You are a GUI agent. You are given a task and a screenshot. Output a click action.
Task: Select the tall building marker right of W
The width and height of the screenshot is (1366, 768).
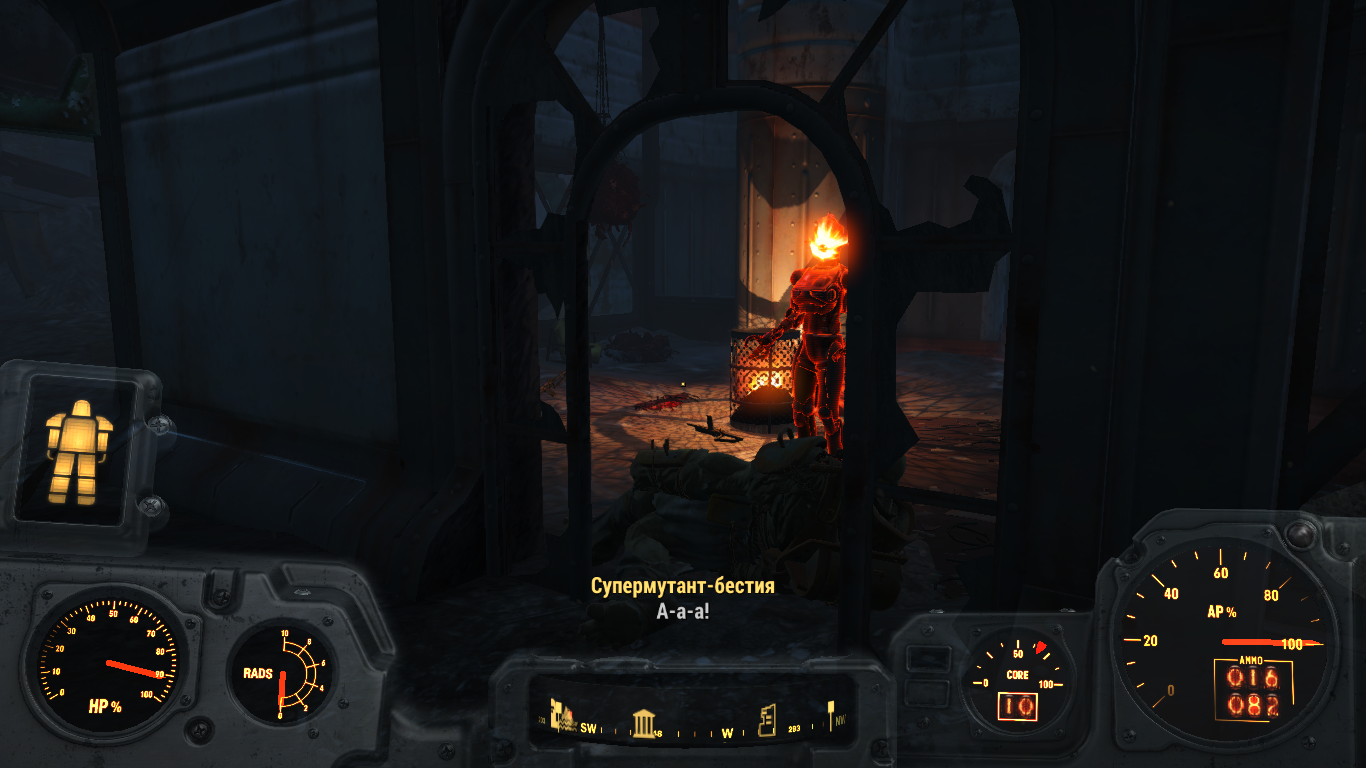click(x=767, y=720)
